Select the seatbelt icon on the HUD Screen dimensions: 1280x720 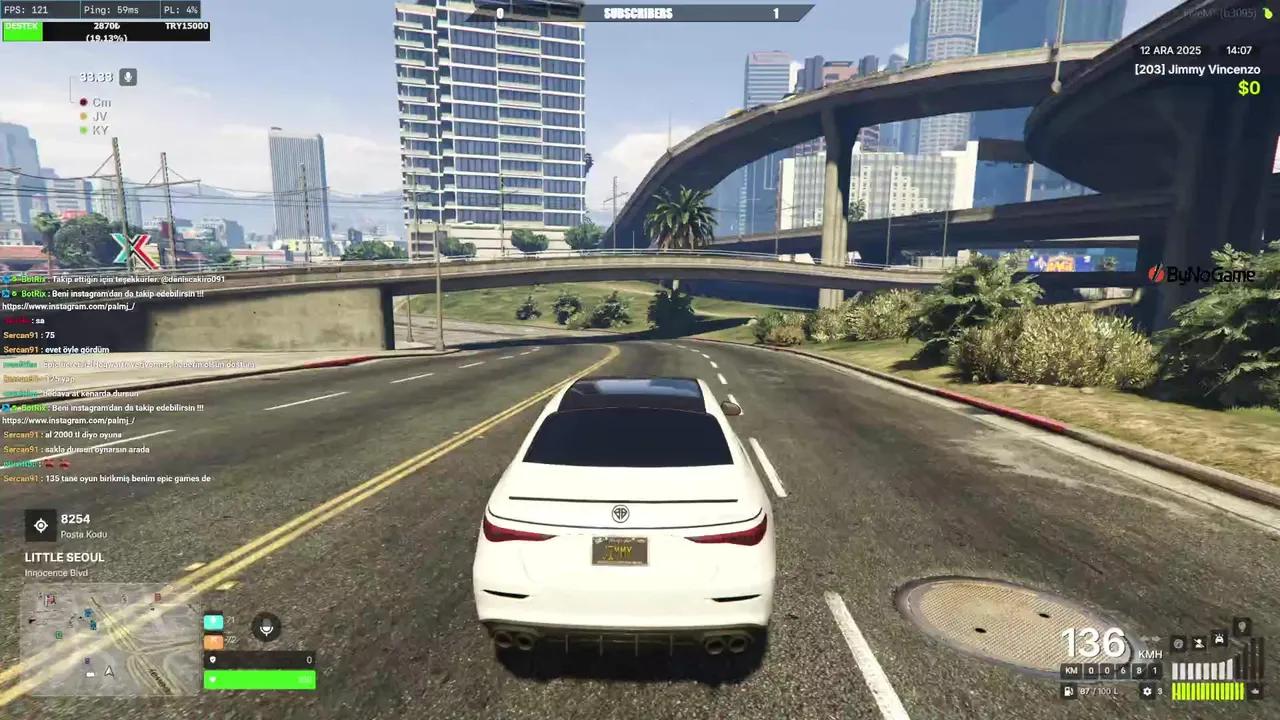[1200, 643]
